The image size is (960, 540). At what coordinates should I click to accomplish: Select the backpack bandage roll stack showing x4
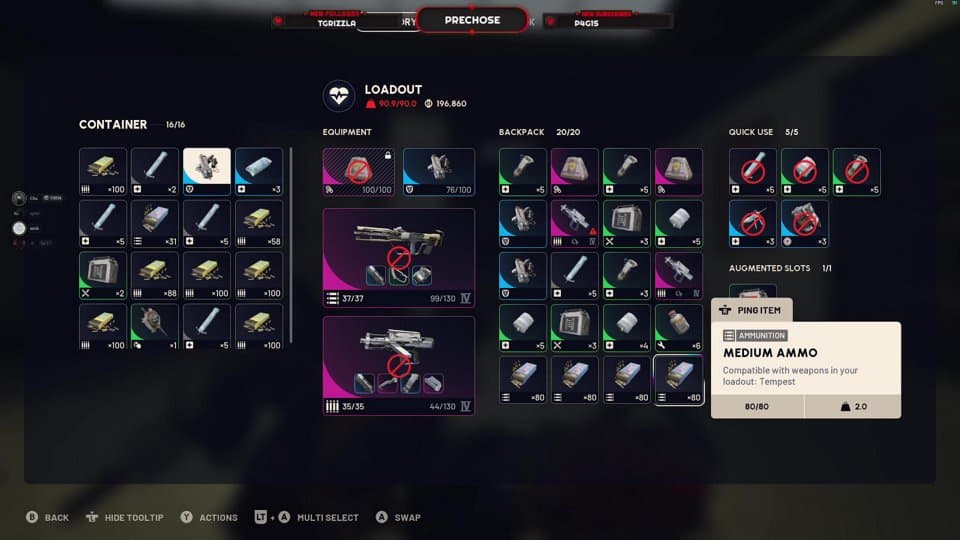(x=627, y=328)
